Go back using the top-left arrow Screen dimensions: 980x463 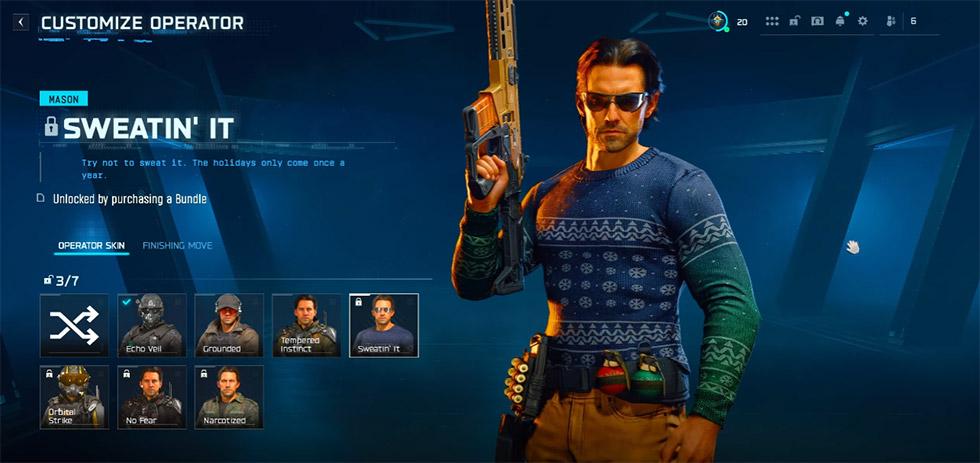(x=20, y=22)
